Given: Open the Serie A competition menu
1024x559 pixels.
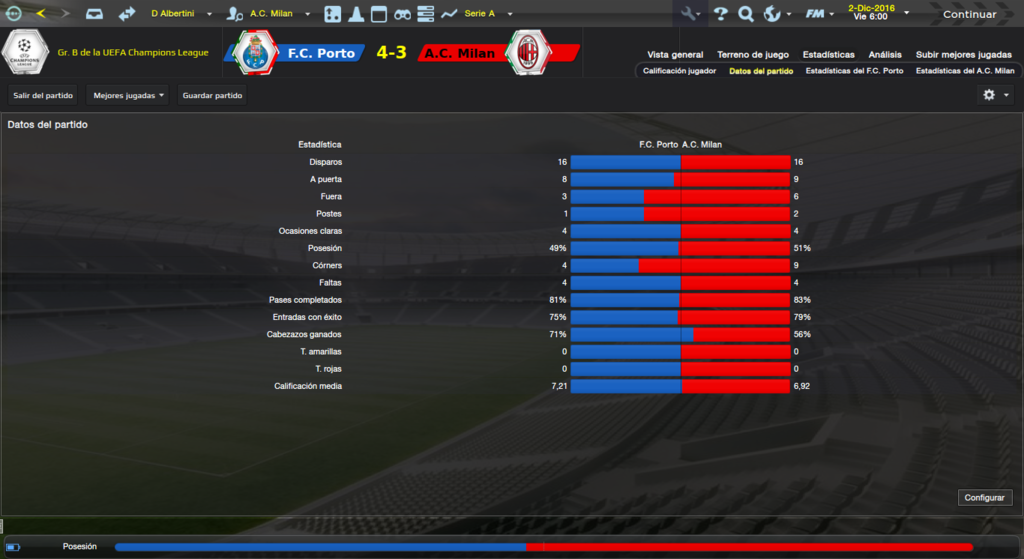Looking at the screenshot, I should coord(486,14).
